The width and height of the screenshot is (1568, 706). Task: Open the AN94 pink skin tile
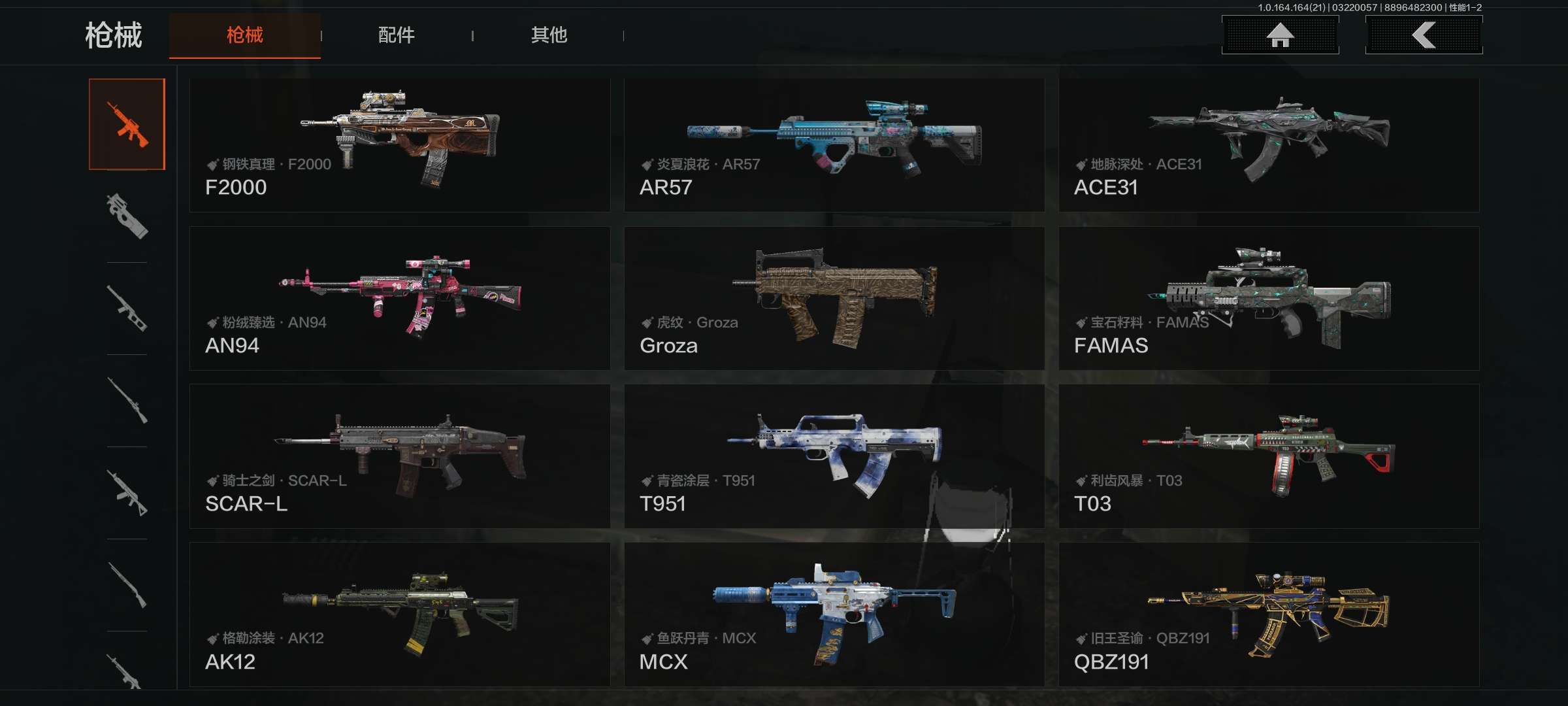(x=399, y=298)
